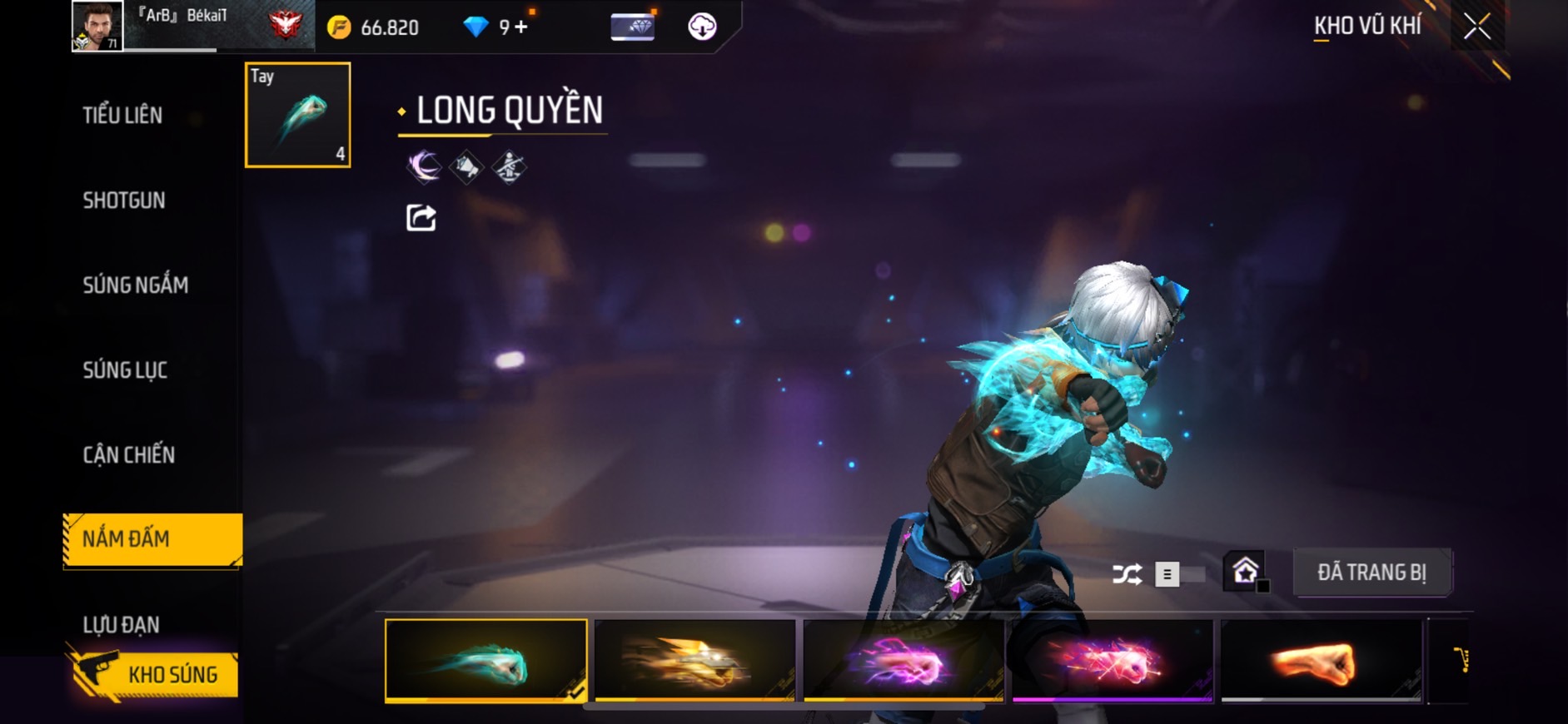Show the Súng Lục category

pyautogui.click(x=125, y=369)
